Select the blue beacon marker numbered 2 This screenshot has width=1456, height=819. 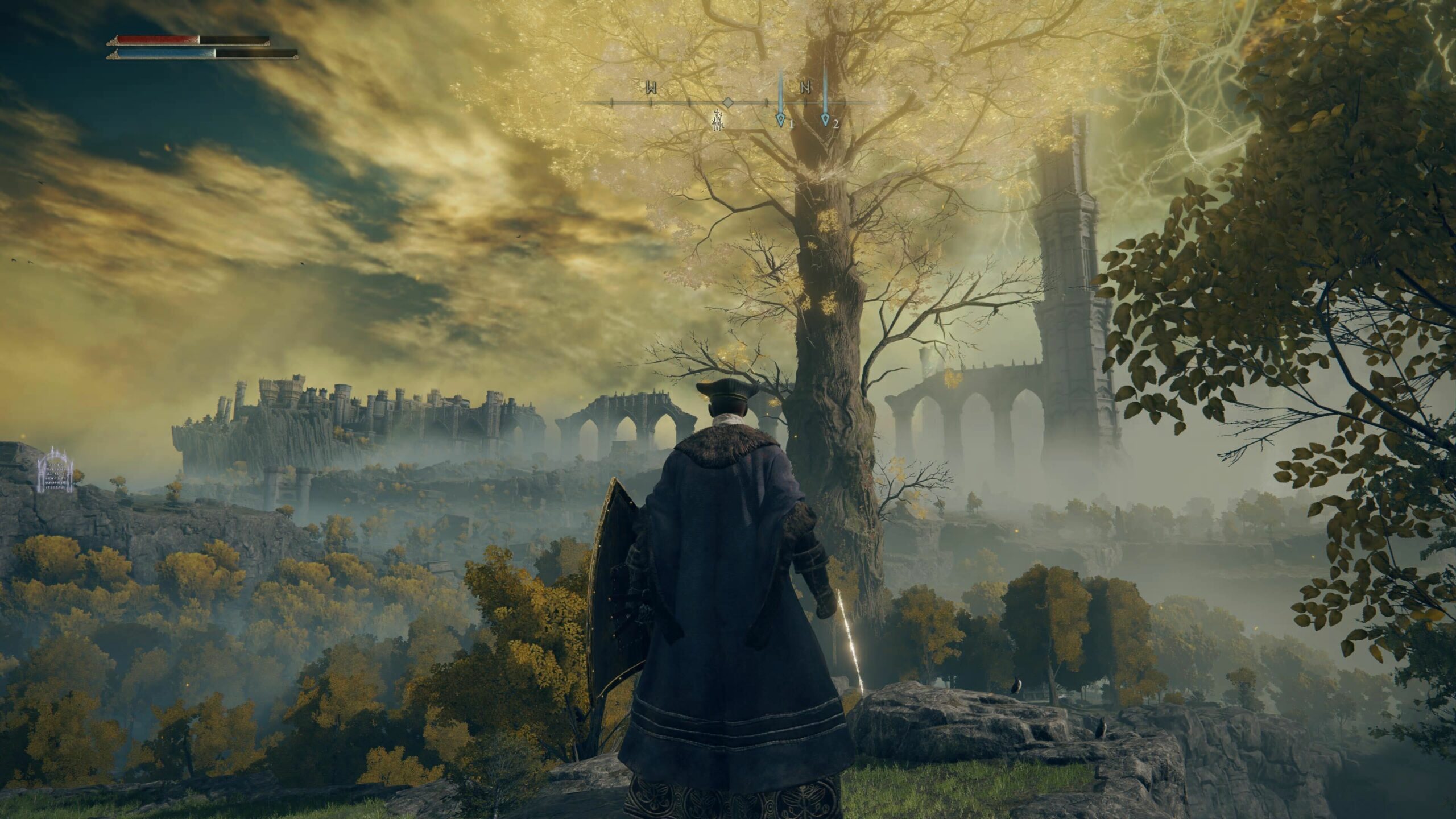coord(825,120)
